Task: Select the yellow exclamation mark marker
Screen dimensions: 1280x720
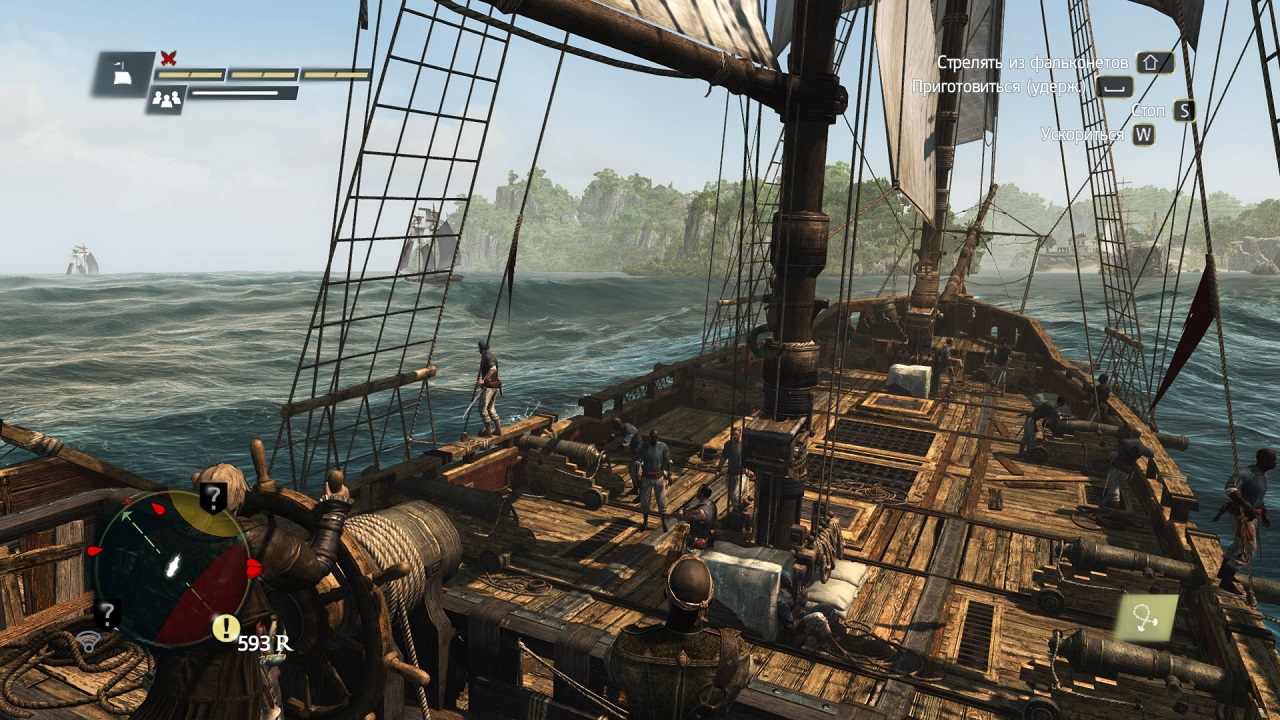Action: click(x=226, y=627)
